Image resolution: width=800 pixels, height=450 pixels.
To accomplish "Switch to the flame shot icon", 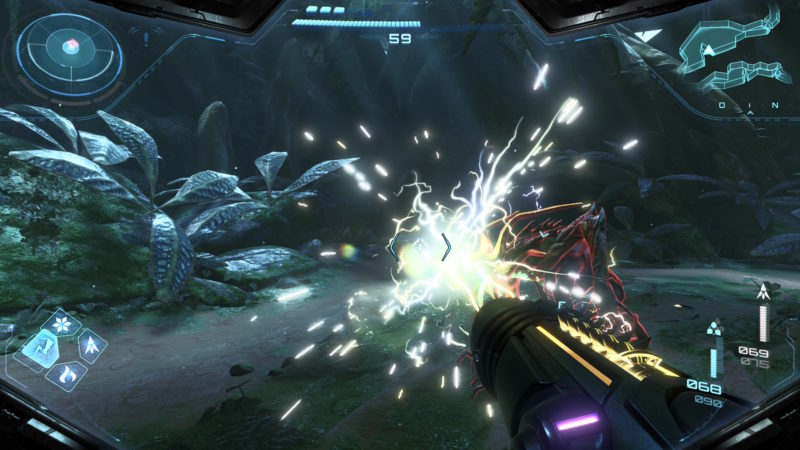I will click(x=67, y=375).
